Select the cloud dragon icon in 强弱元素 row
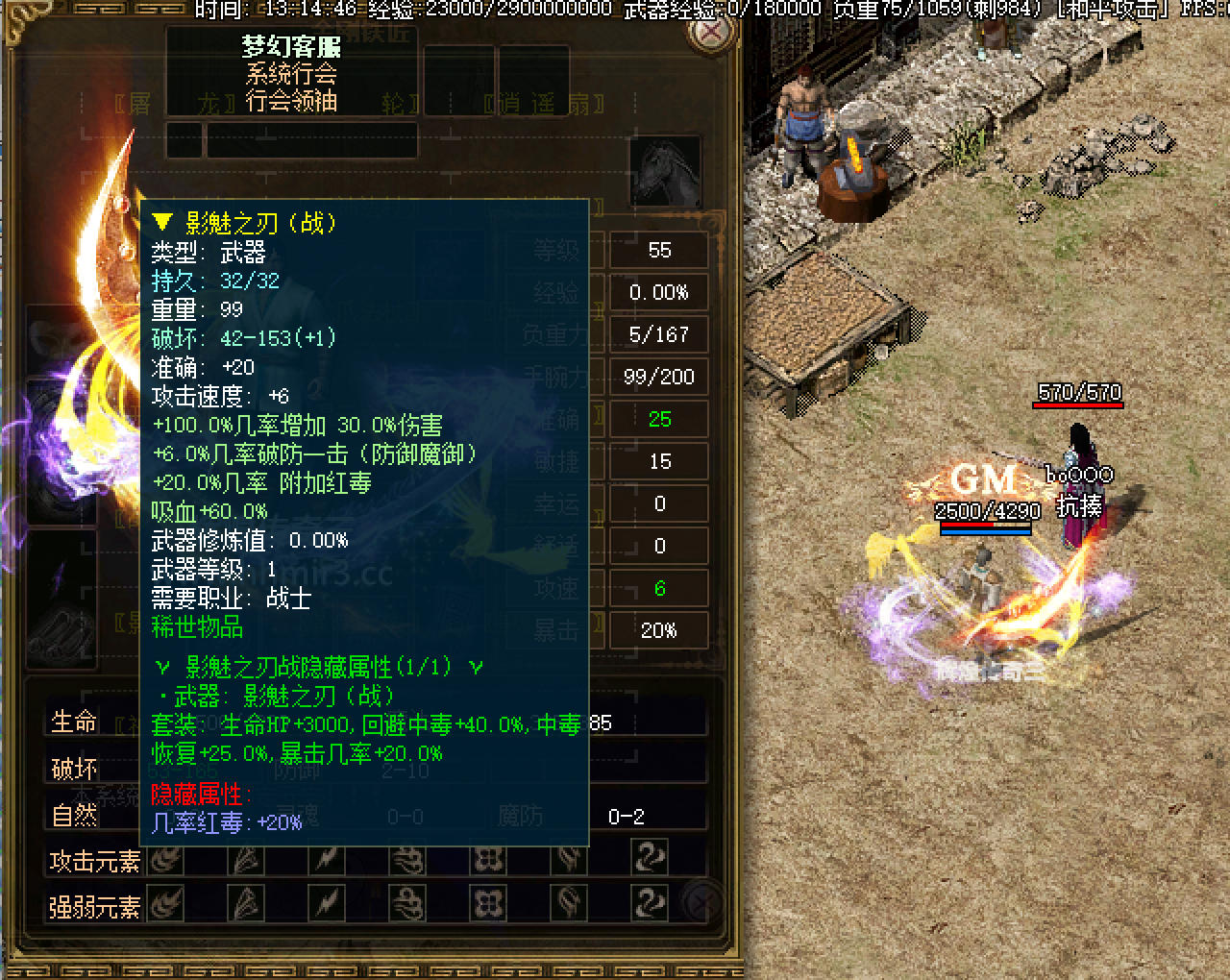This screenshot has height=980, width=1230. tap(407, 903)
